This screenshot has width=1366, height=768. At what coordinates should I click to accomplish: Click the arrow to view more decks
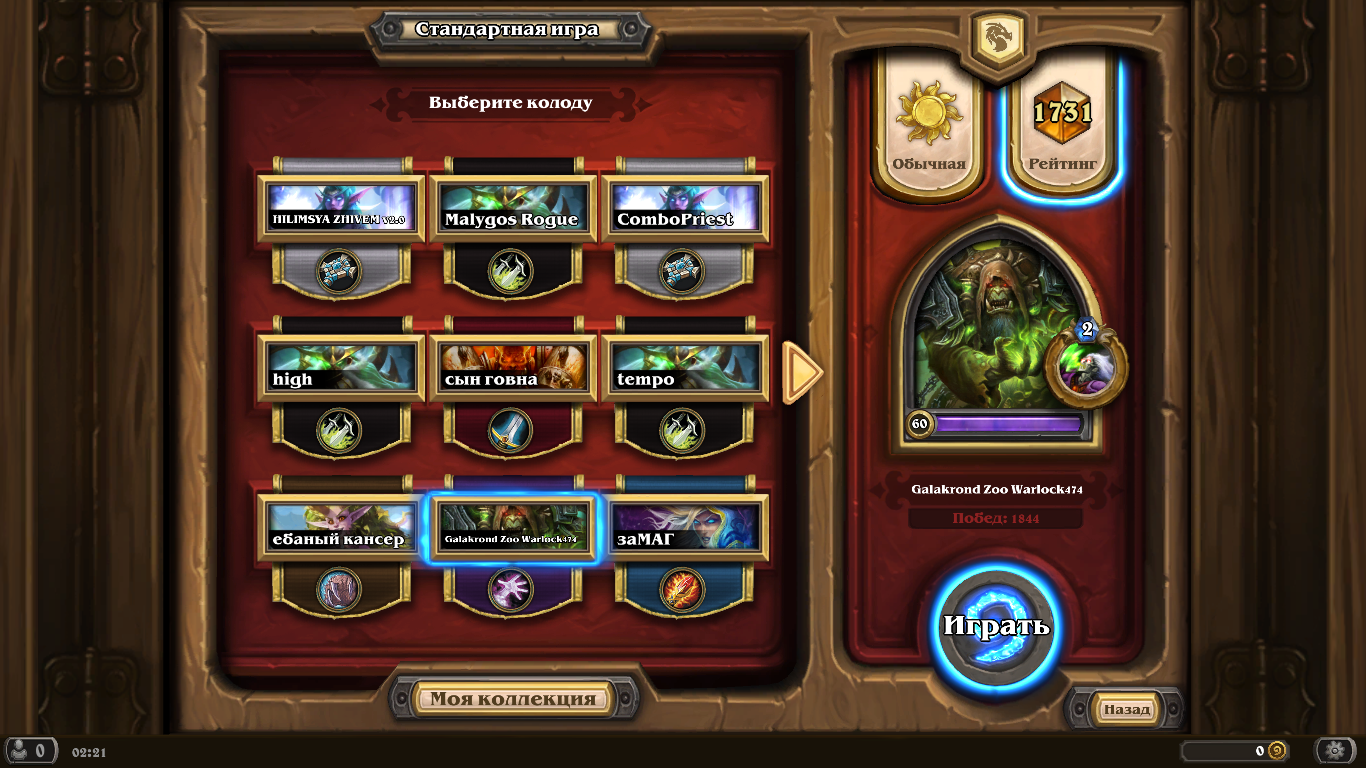pos(799,372)
